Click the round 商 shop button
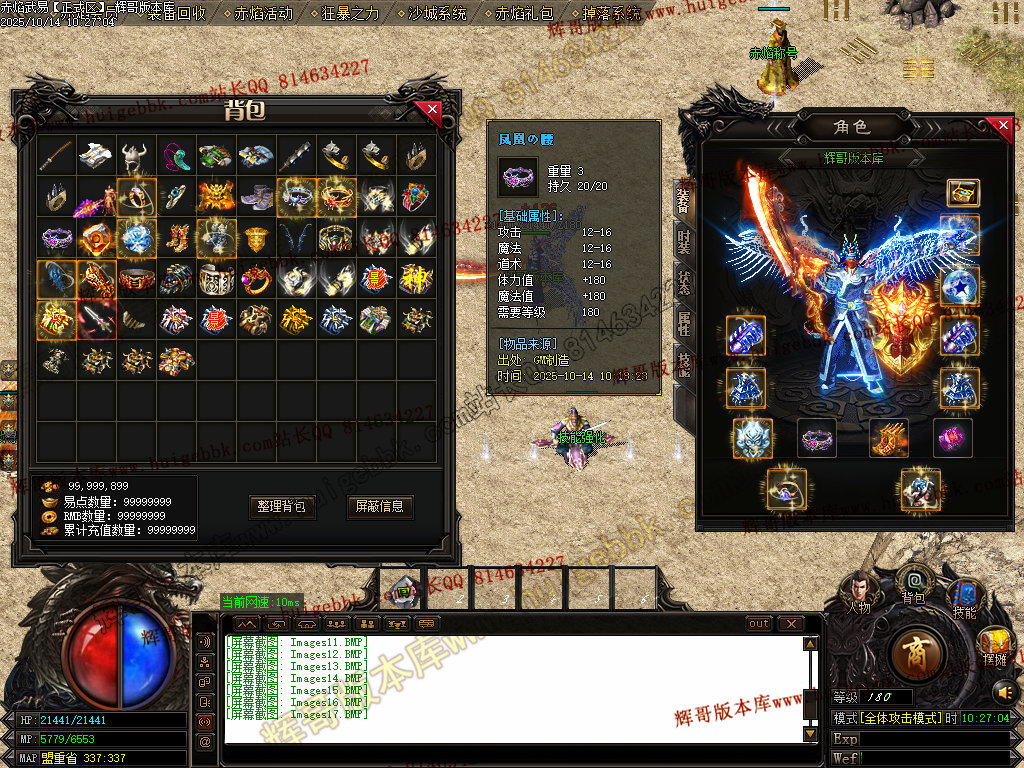 click(x=916, y=653)
